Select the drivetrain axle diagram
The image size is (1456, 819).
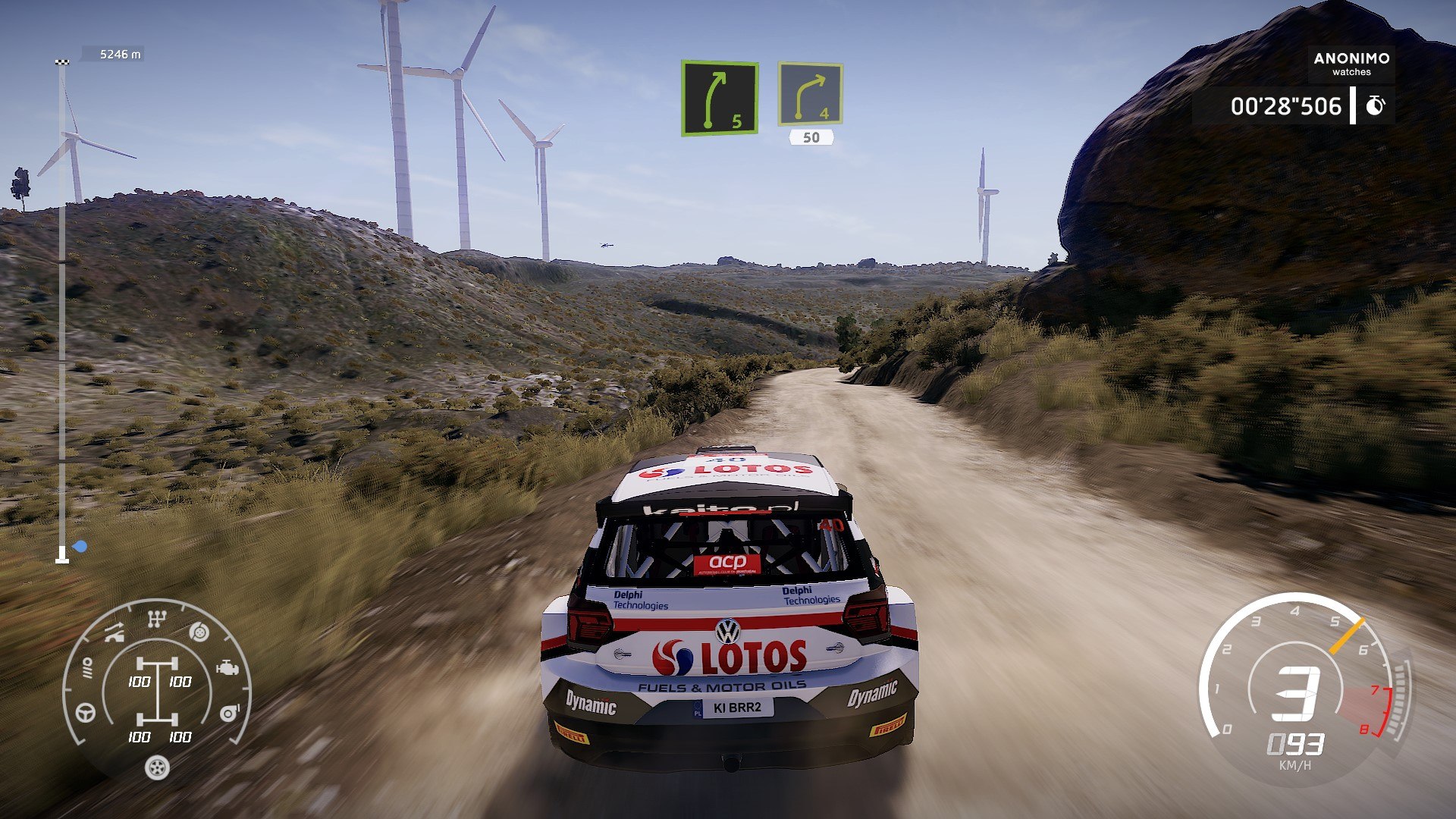click(x=158, y=692)
